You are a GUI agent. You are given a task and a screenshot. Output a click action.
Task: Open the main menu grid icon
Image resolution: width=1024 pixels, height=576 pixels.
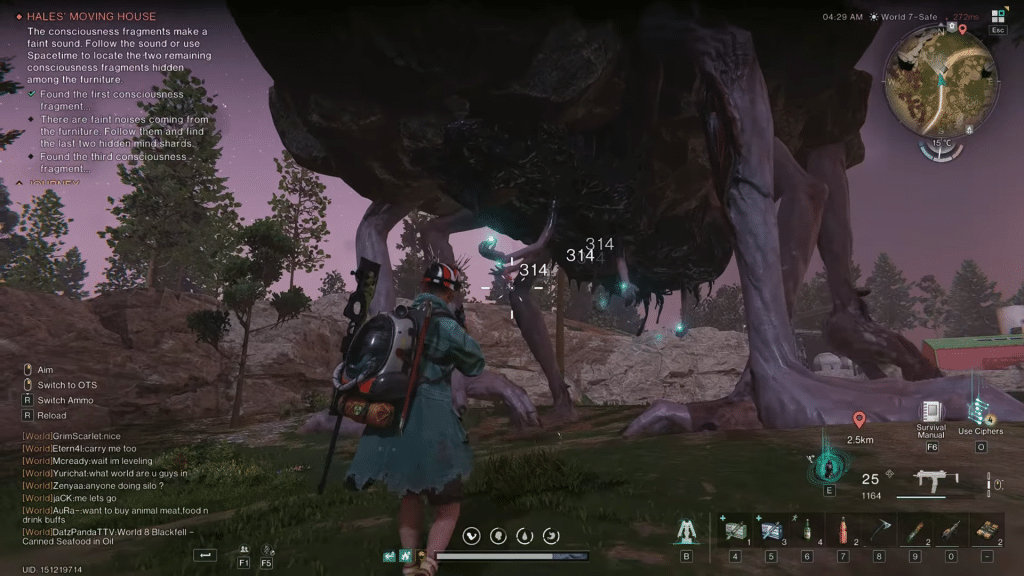pyautogui.click(x=998, y=16)
